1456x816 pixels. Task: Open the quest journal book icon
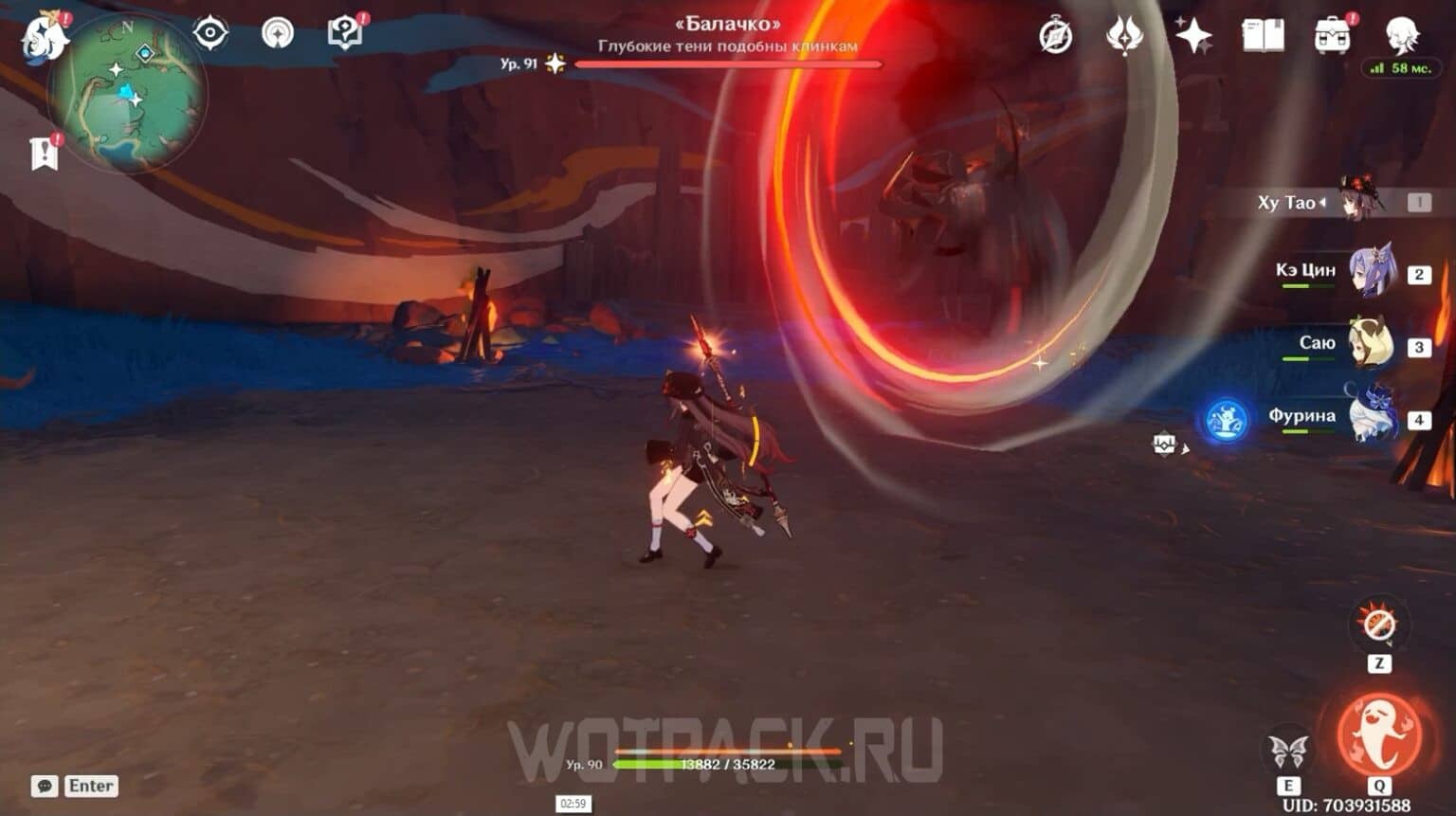(x=1265, y=33)
